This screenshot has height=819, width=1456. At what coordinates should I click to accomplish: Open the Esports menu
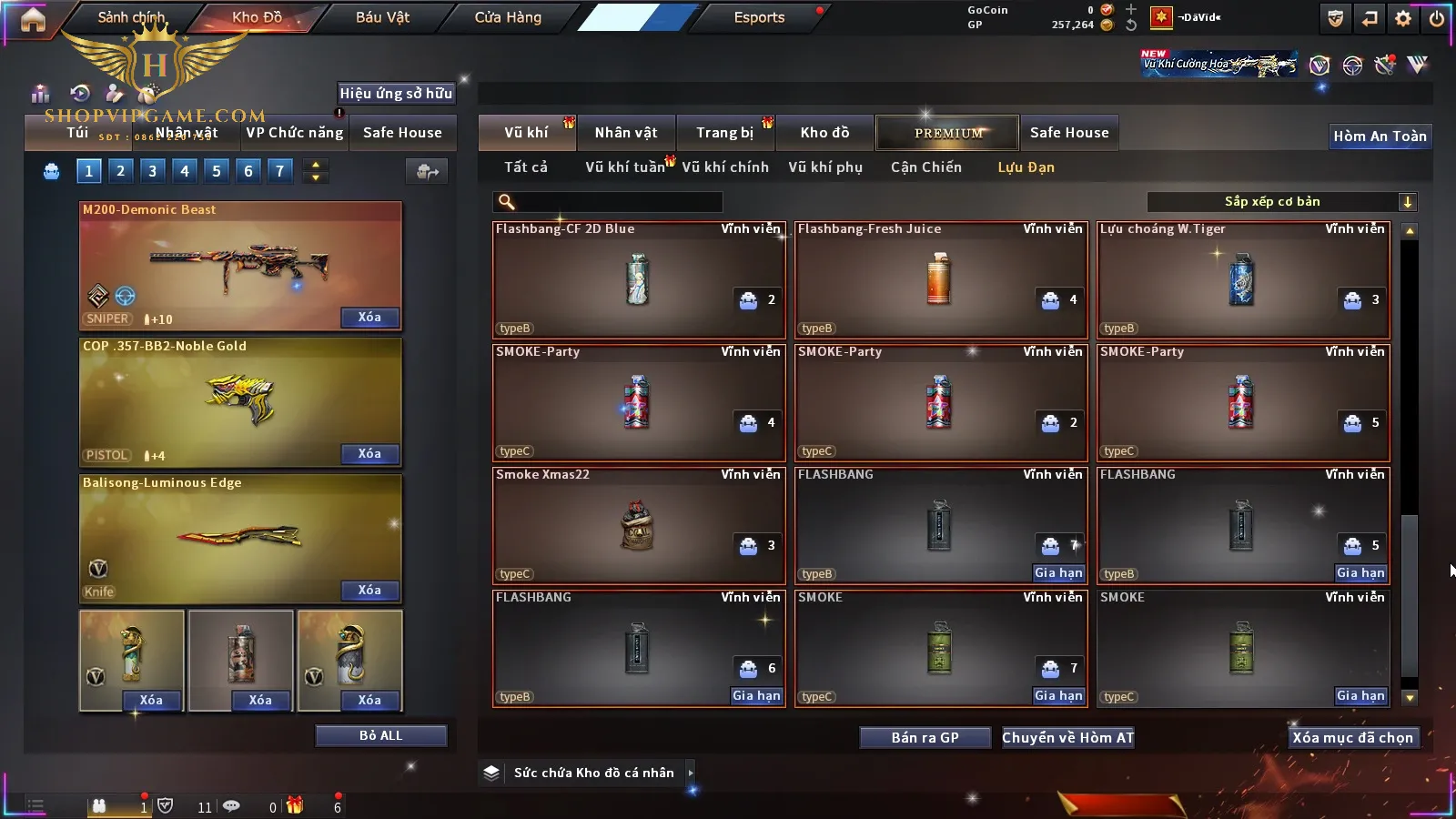[759, 17]
